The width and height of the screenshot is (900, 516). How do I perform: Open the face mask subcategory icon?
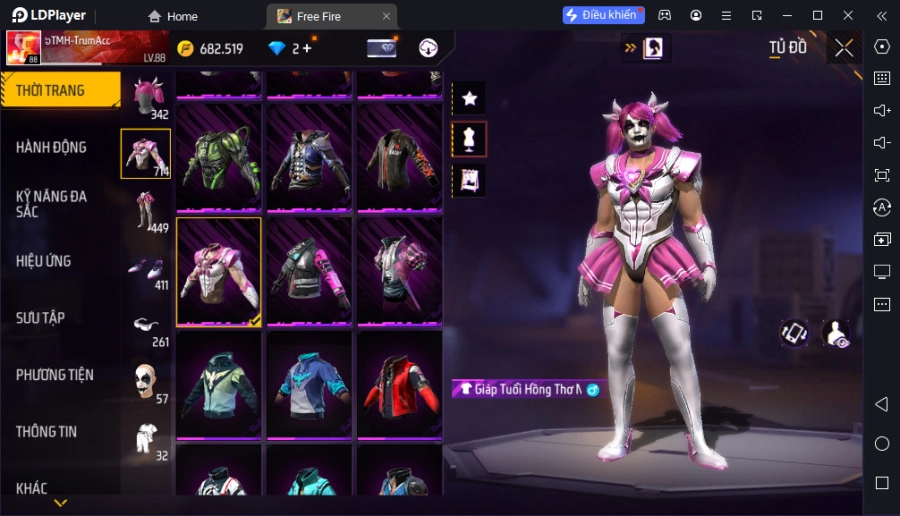[146, 382]
